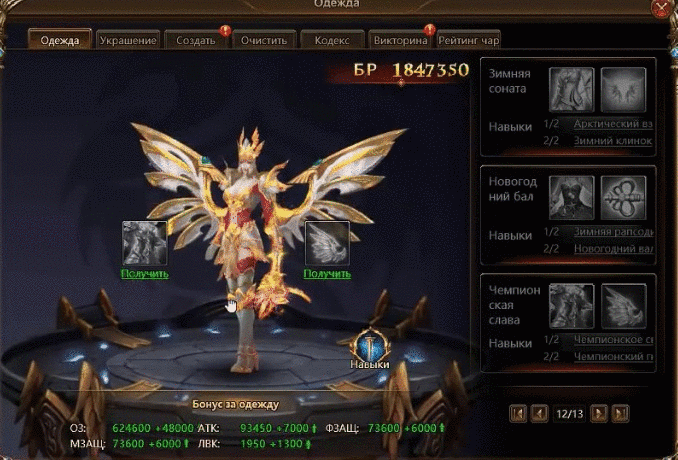Image resolution: width=678 pixels, height=460 pixels.
Task: Switch to the Викторина tab
Action: pyautogui.click(x=400, y=40)
